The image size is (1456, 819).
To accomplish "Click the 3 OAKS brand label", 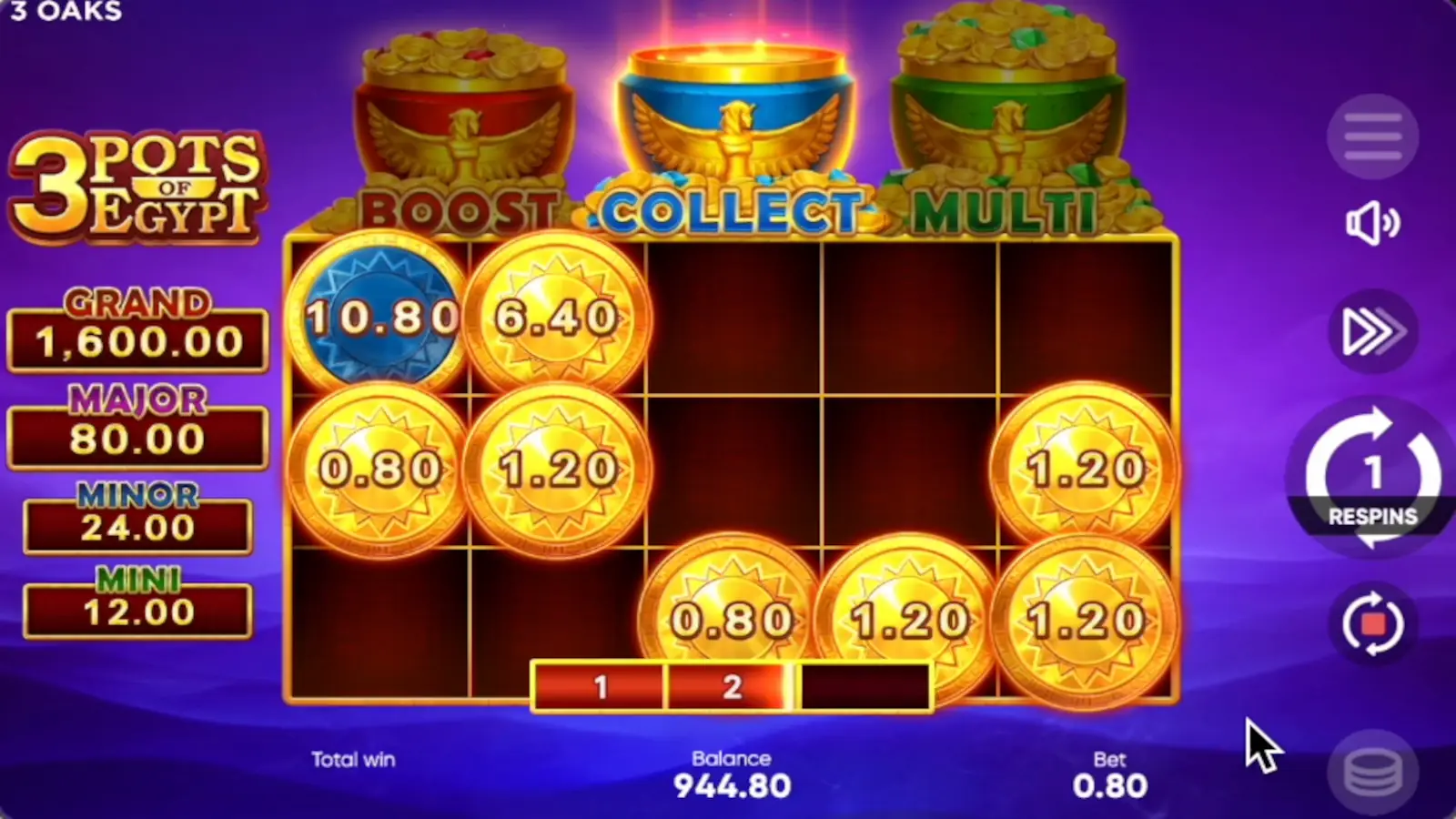I will (x=66, y=13).
